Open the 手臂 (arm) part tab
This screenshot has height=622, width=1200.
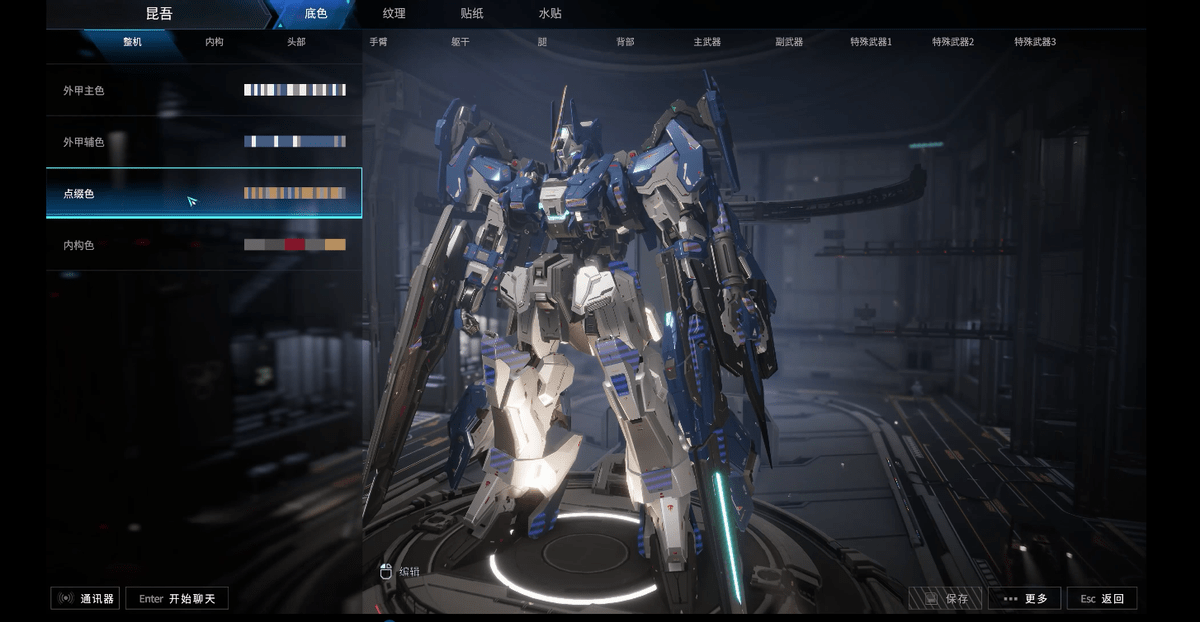(x=378, y=42)
